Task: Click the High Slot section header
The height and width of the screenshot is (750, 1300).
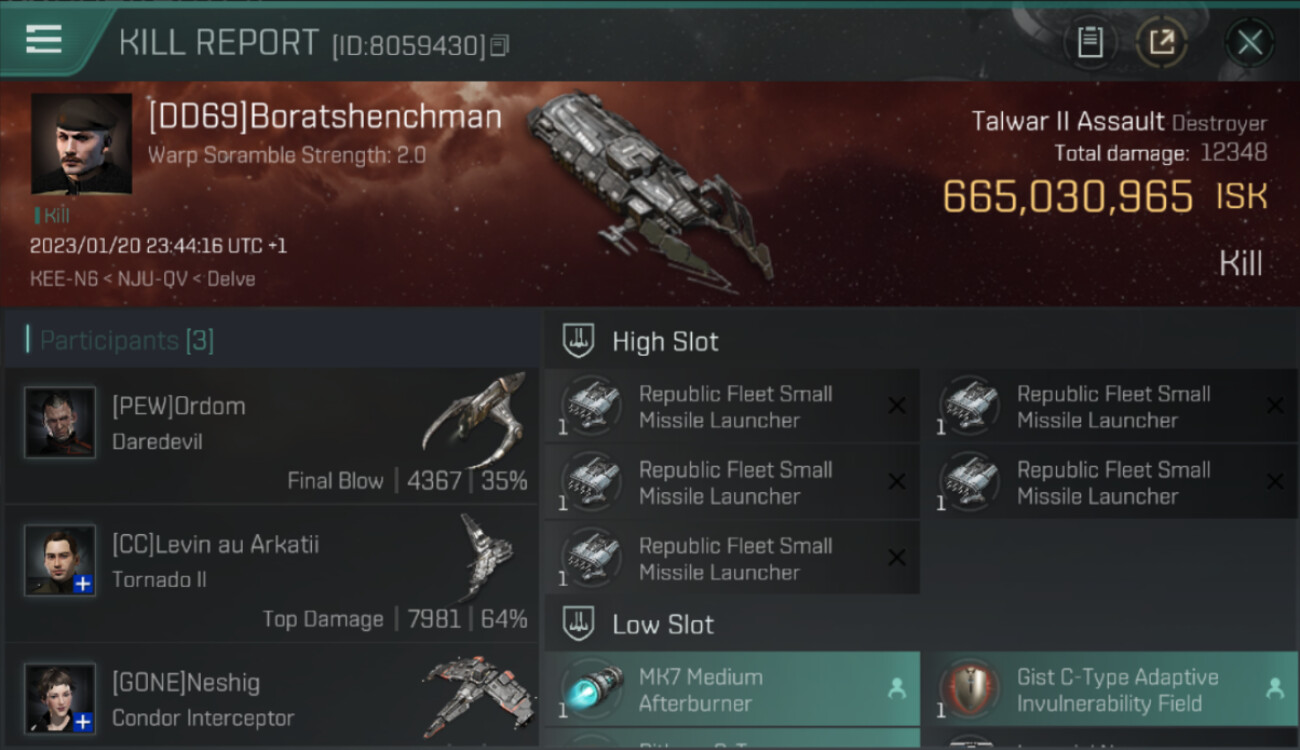Action: point(665,341)
